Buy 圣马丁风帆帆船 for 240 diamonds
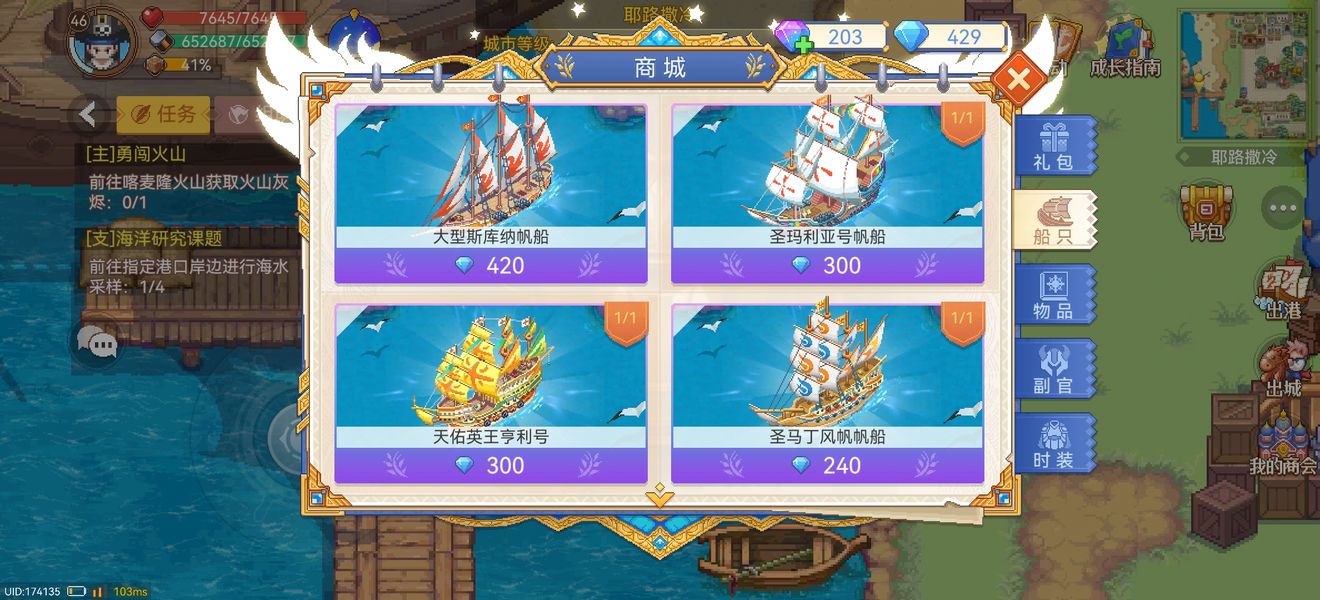1320x600 pixels. click(827, 466)
